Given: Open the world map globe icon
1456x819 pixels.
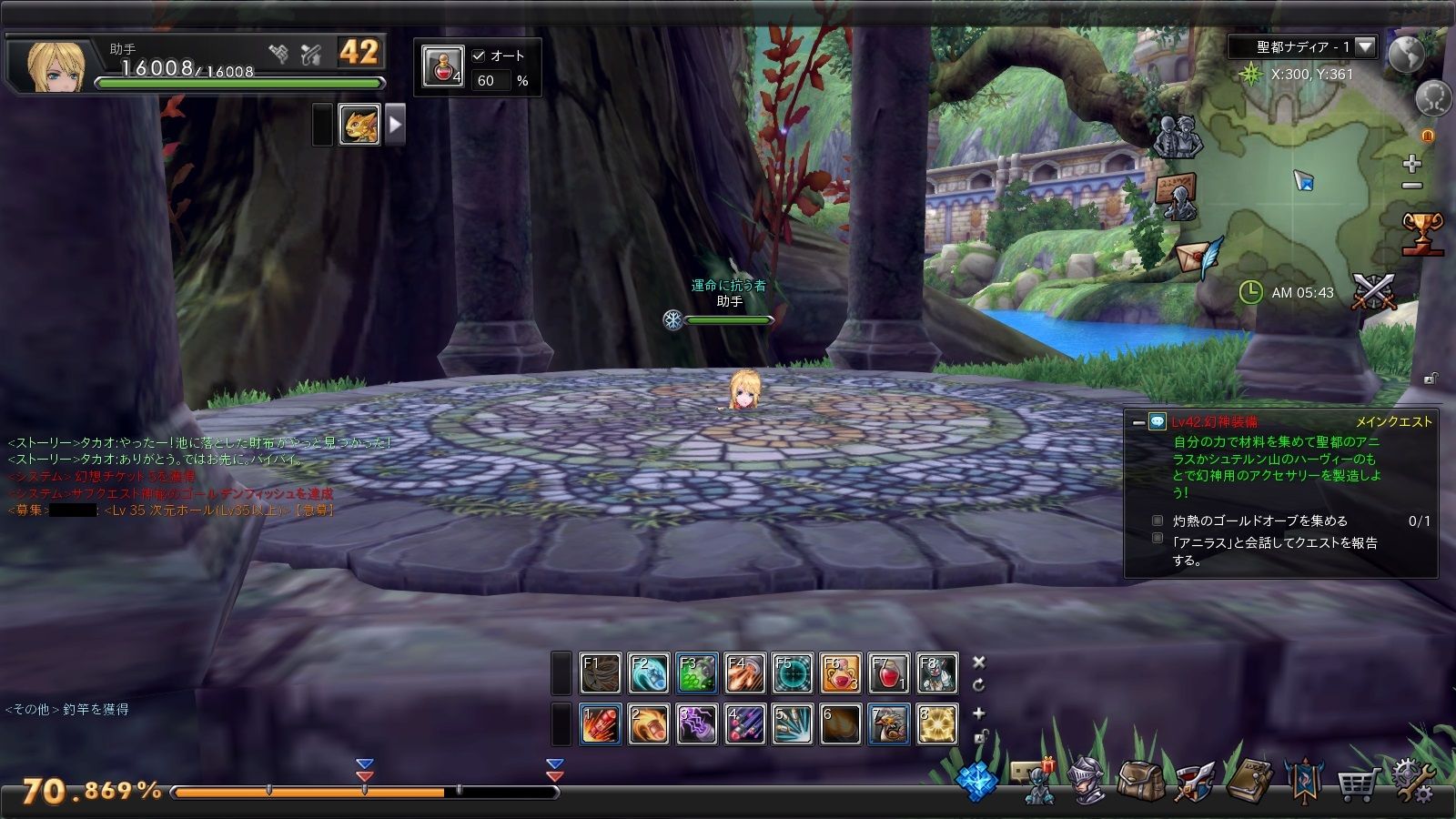Looking at the screenshot, I should (x=1406, y=55).
